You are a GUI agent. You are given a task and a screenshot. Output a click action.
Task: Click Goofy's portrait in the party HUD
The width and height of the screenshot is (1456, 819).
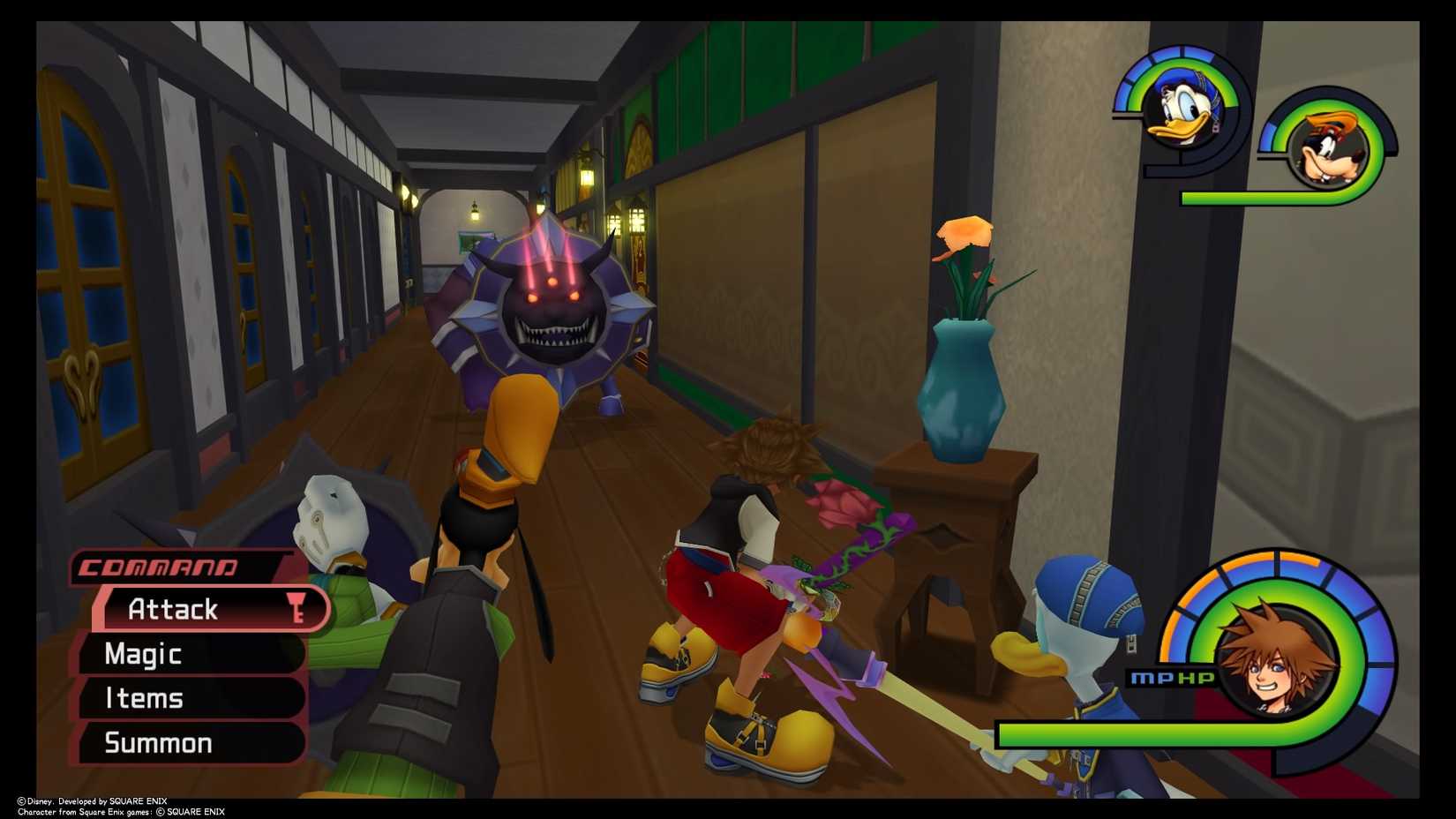(1329, 150)
